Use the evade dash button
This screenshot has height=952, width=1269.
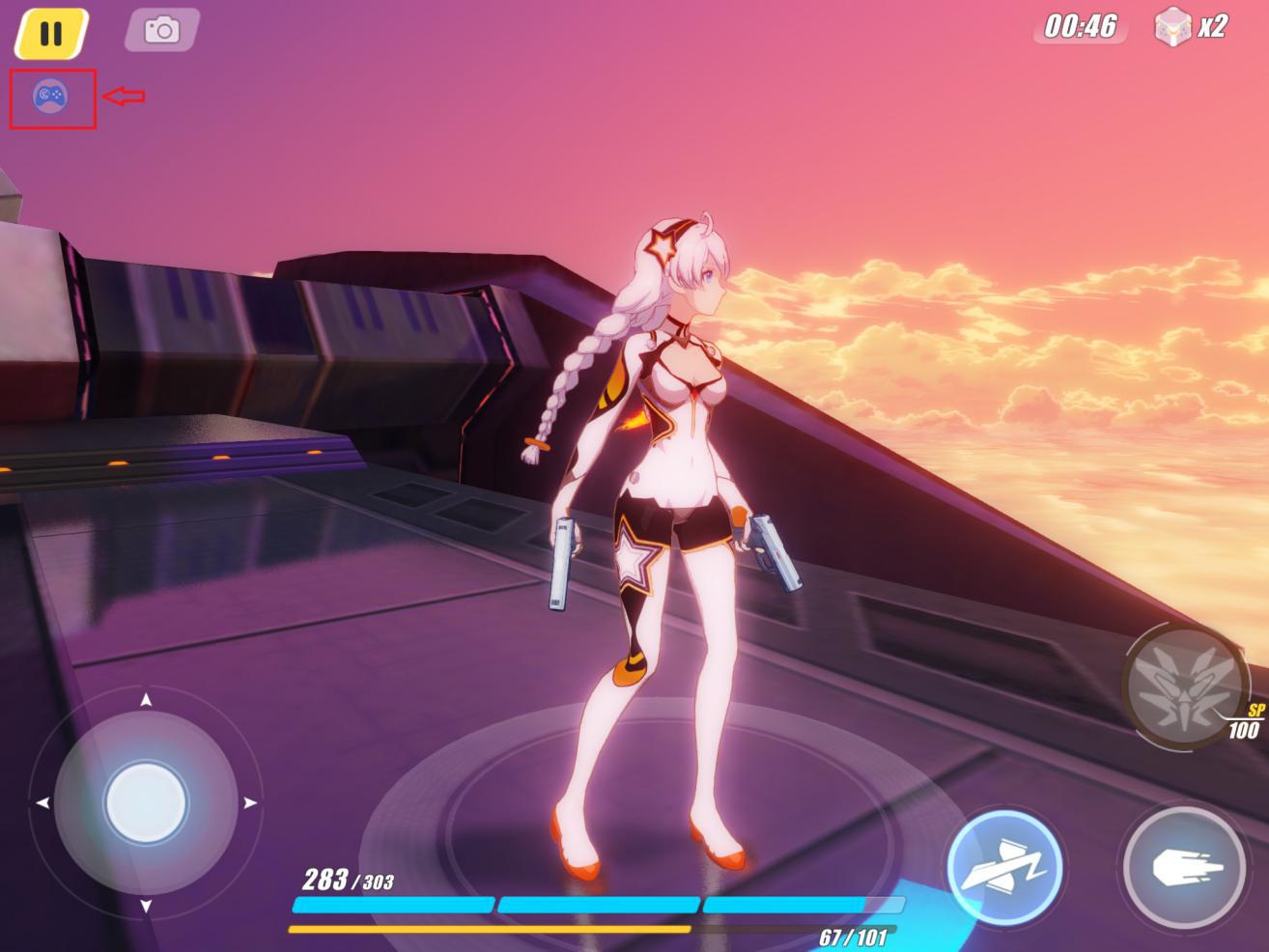(x=1005, y=865)
